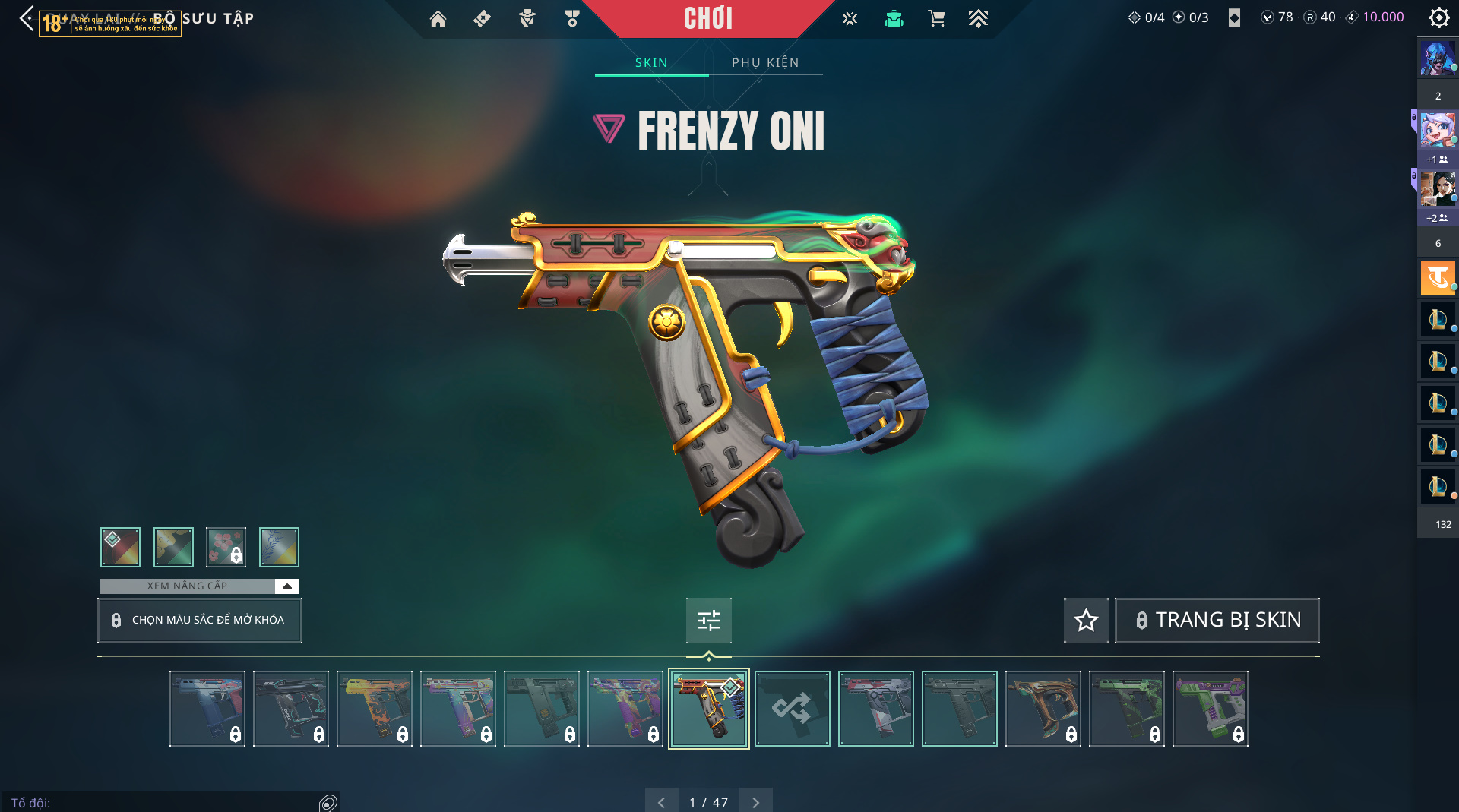Screen dimensions: 1459x812
Task: Choose the orange flame Frenzy skin thumbnail
Action: 375,709
